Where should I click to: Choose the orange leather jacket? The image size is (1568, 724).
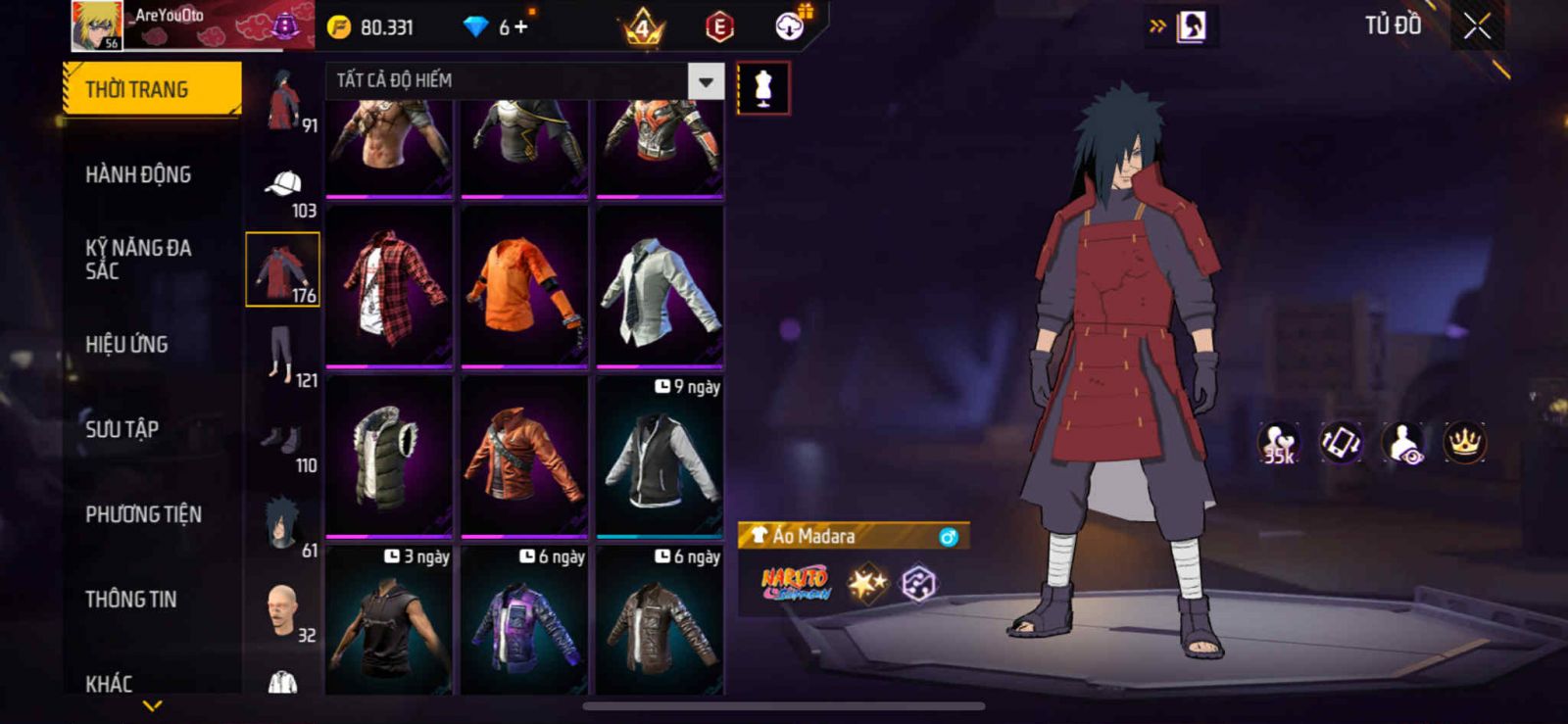point(524,456)
